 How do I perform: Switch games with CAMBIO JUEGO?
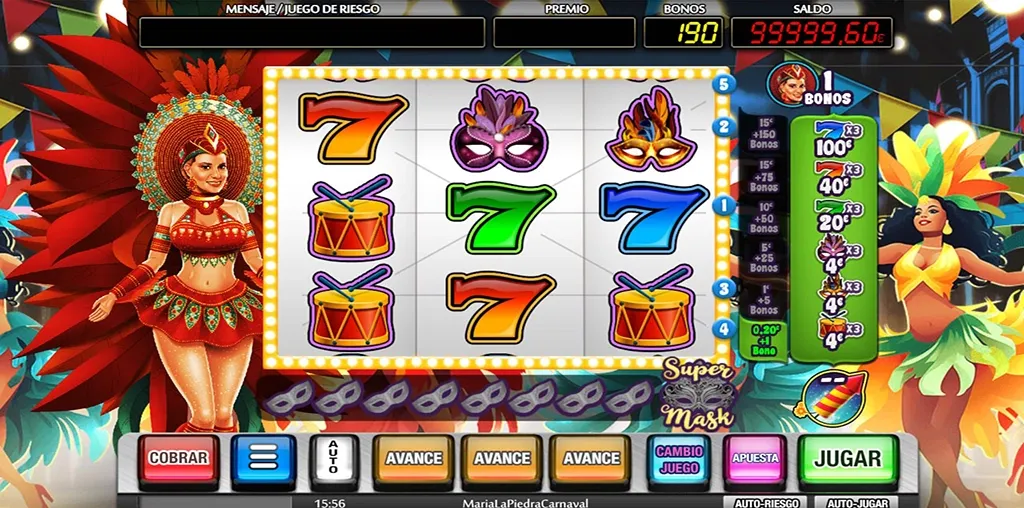[679, 459]
